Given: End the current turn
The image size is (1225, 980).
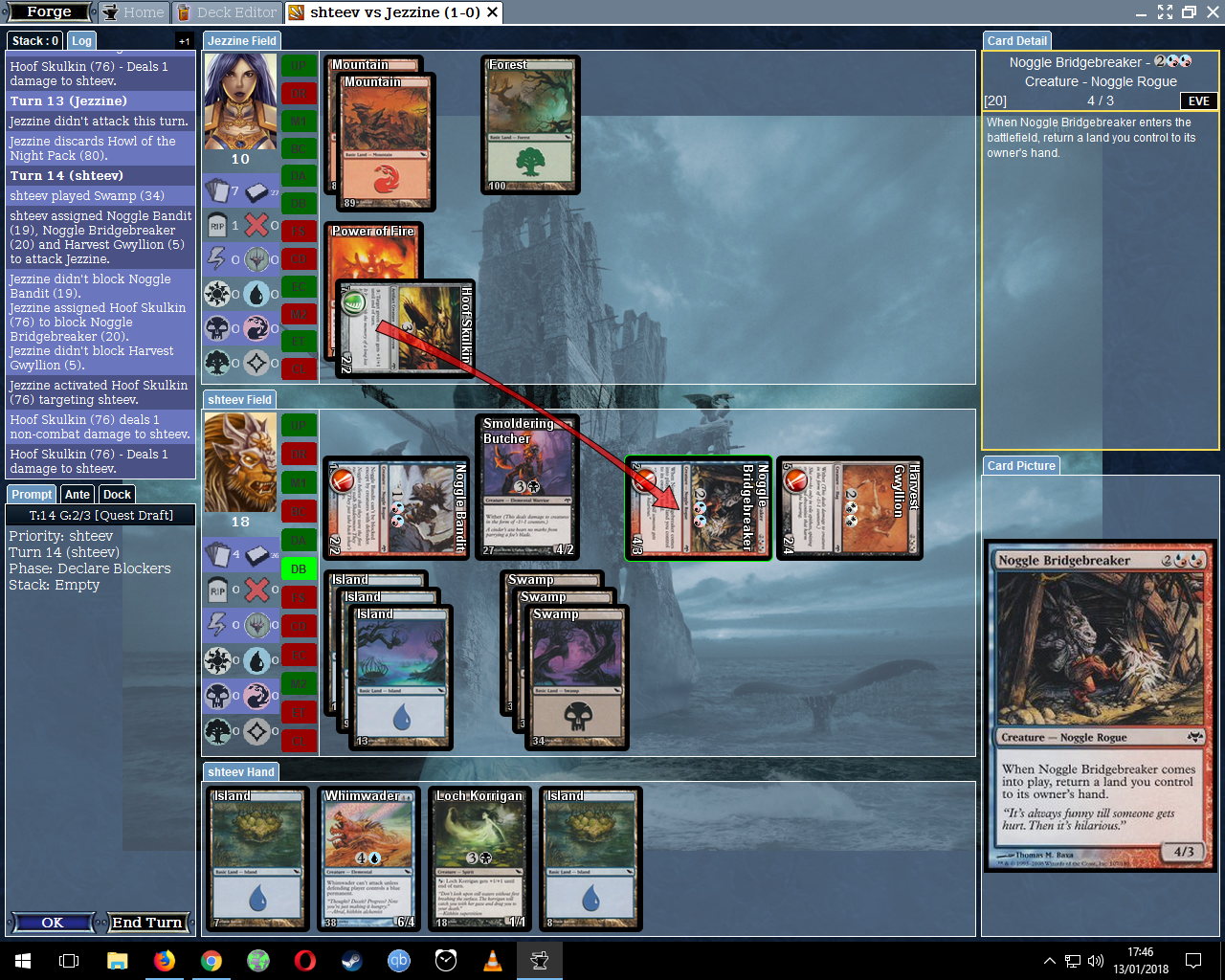Looking at the screenshot, I should click(x=146, y=923).
